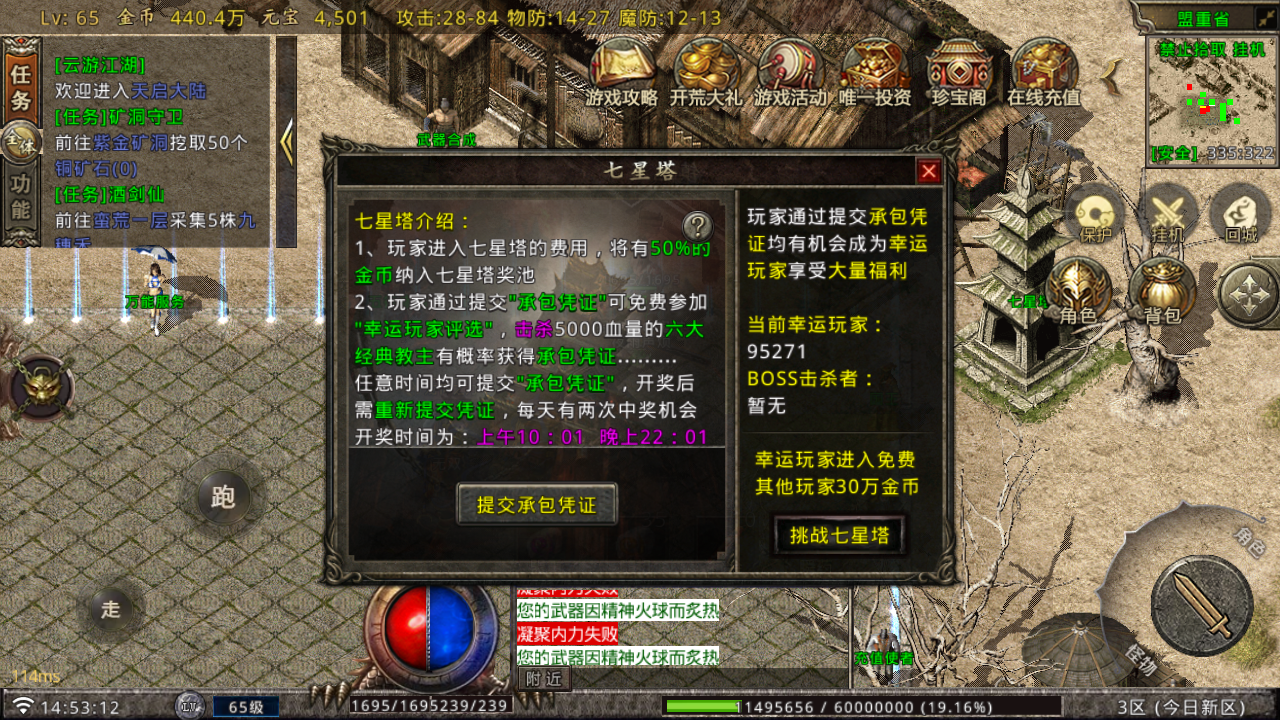The image size is (1280, 720).
Task: Click the 挑战七星塔 challenge button
Action: 839,535
